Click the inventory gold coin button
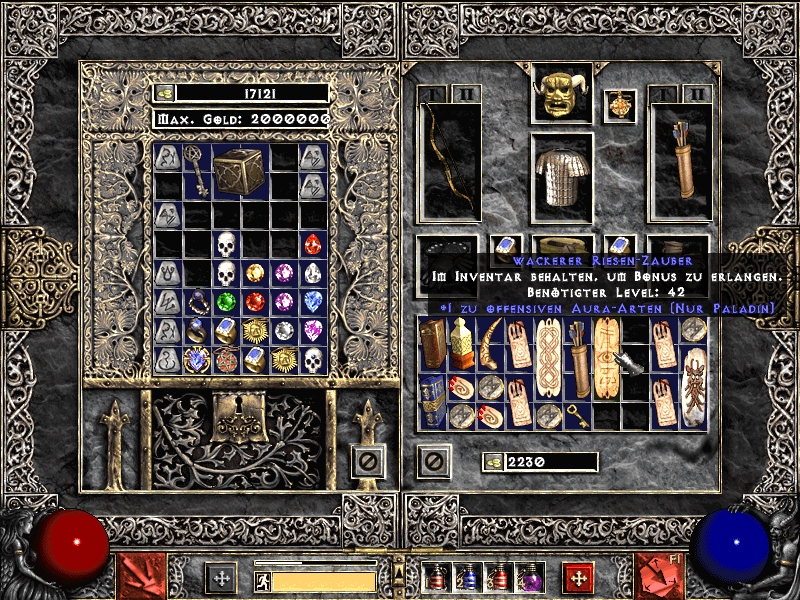This screenshot has height=600, width=800. pos(493,461)
